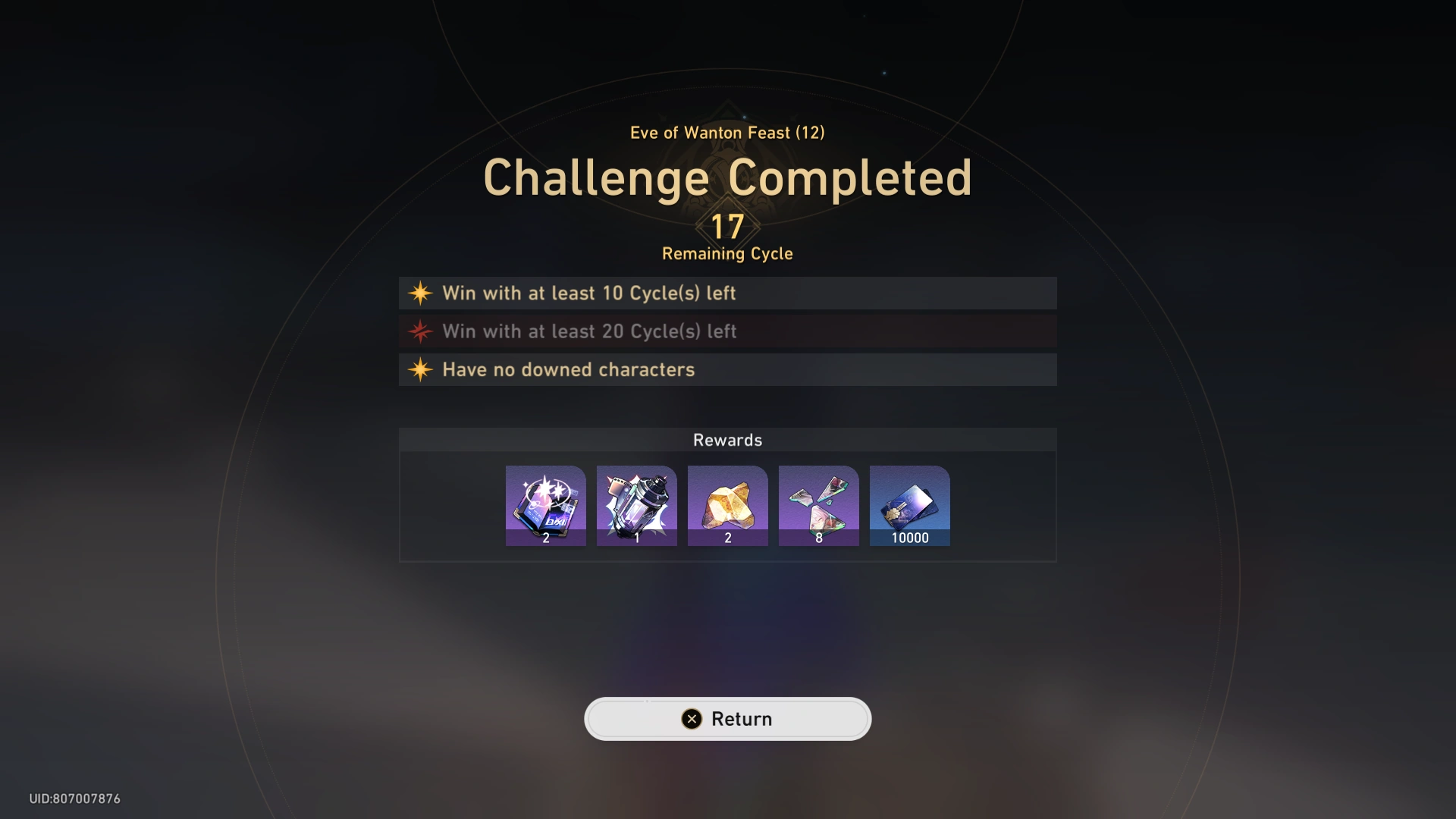Screen dimensions: 1456x819
Task: Click the quantity 8 badge on shard reward
Action: (x=819, y=538)
